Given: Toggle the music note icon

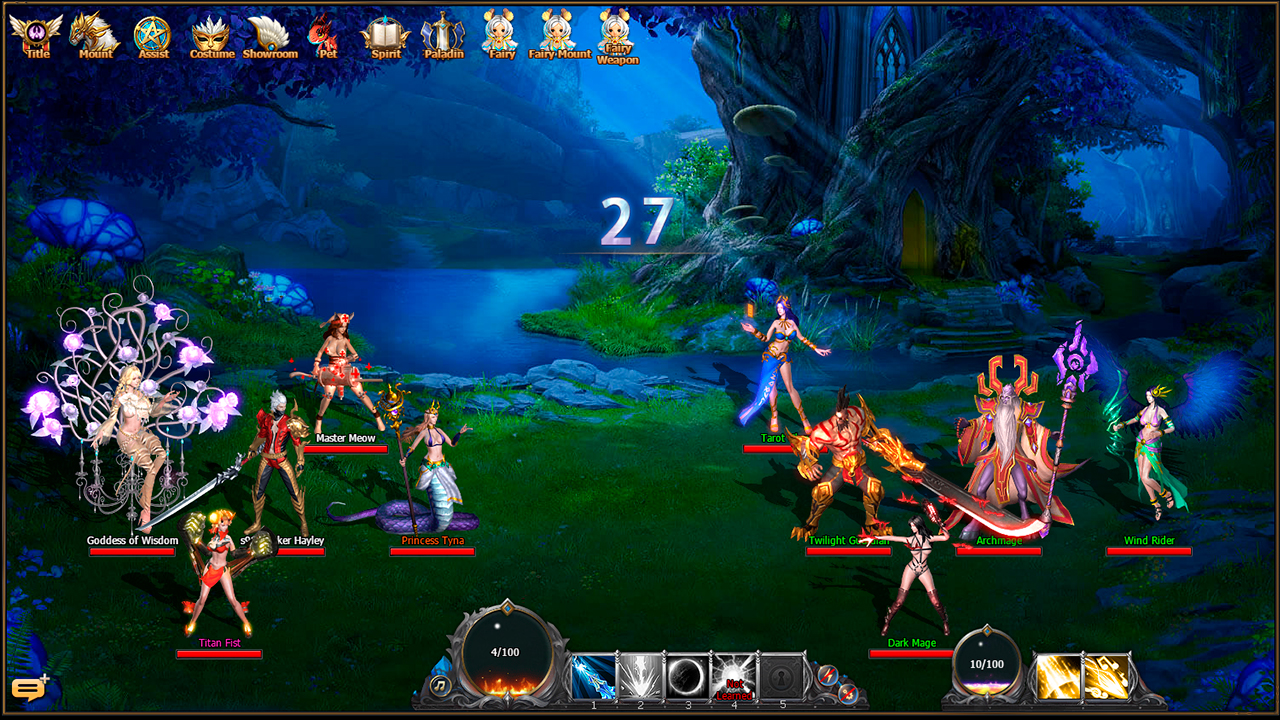Looking at the screenshot, I should [x=440, y=685].
